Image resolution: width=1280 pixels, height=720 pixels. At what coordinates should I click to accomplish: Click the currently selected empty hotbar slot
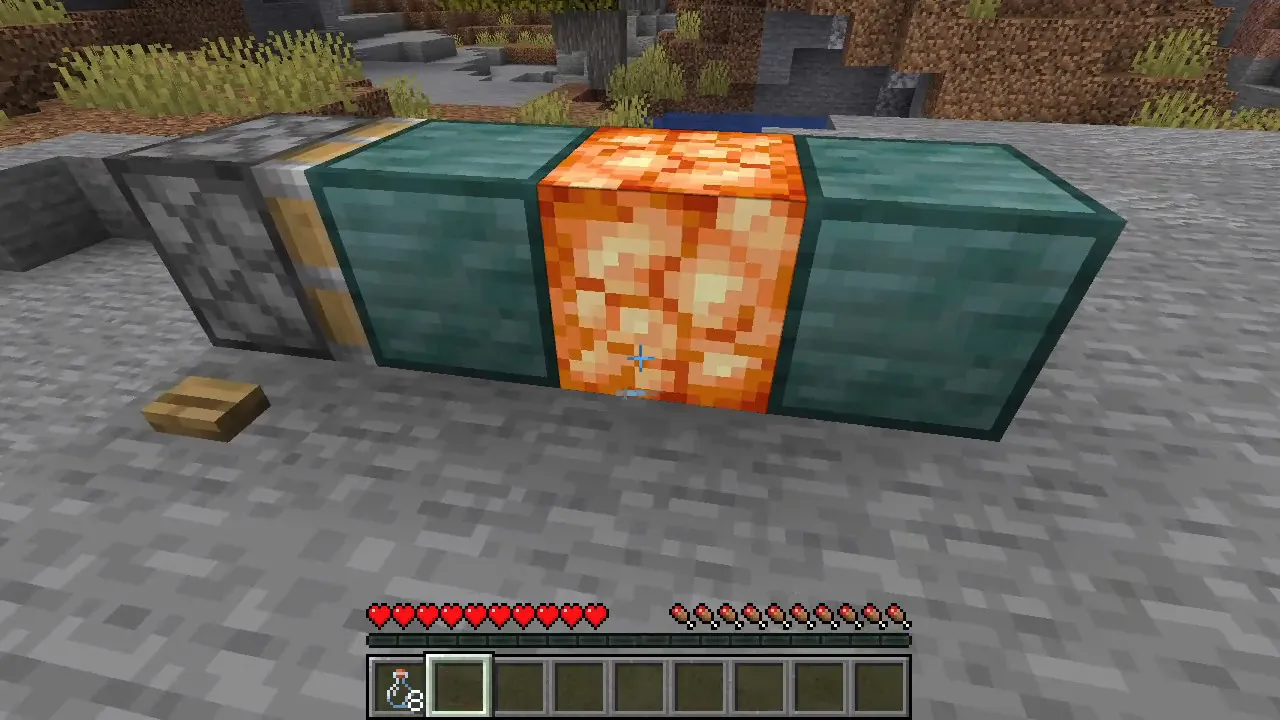[x=460, y=685]
